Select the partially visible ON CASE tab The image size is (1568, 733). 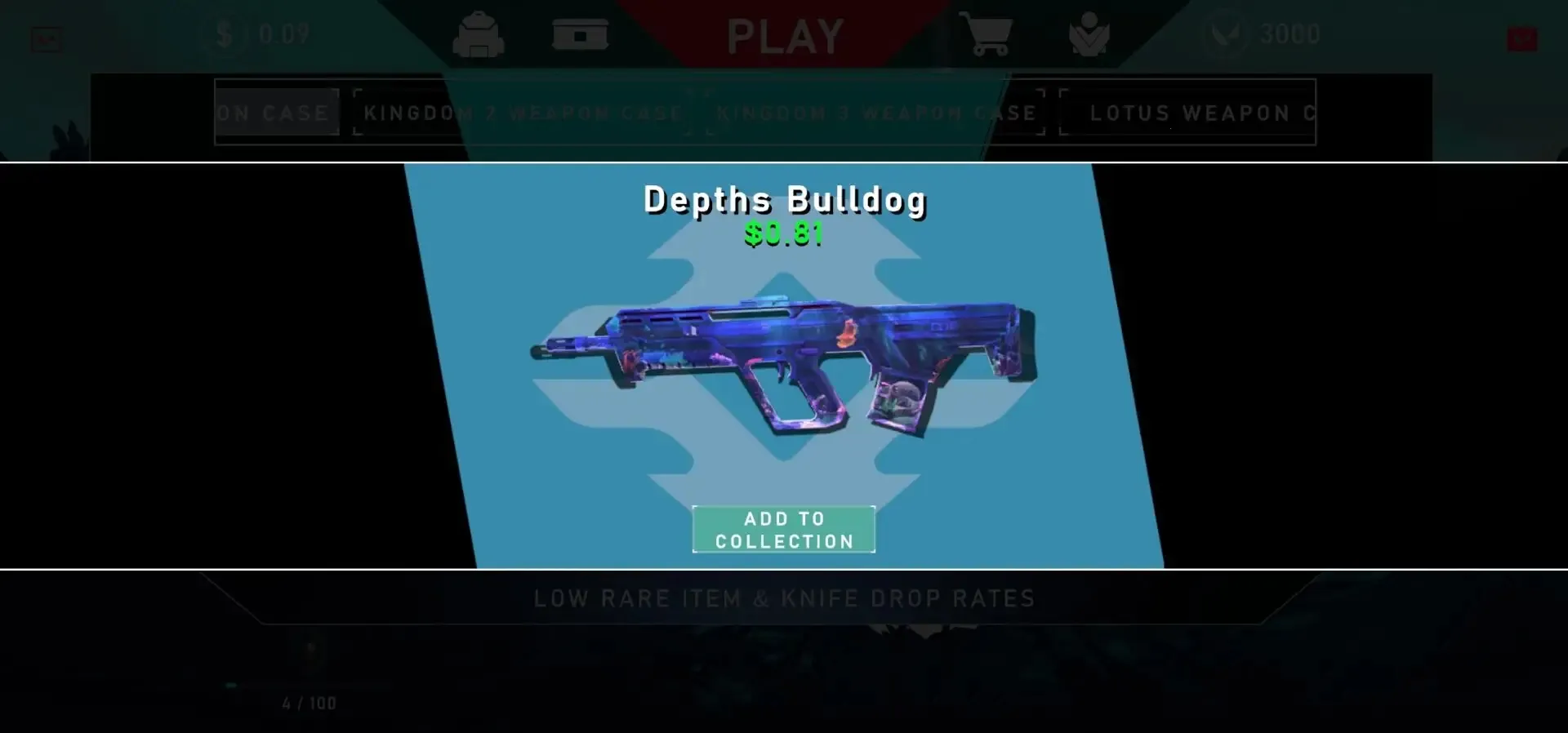(276, 113)
